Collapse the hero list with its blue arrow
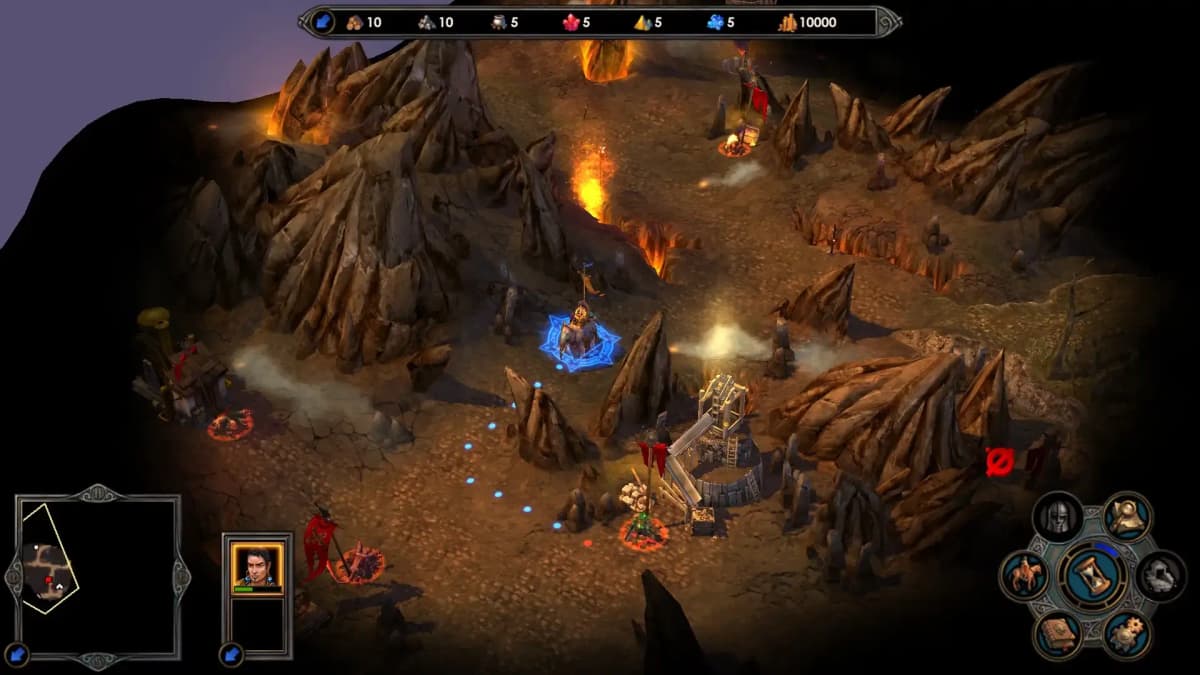Image resolution: width=1200 pixels, height=675 pixels. [232, 654]
